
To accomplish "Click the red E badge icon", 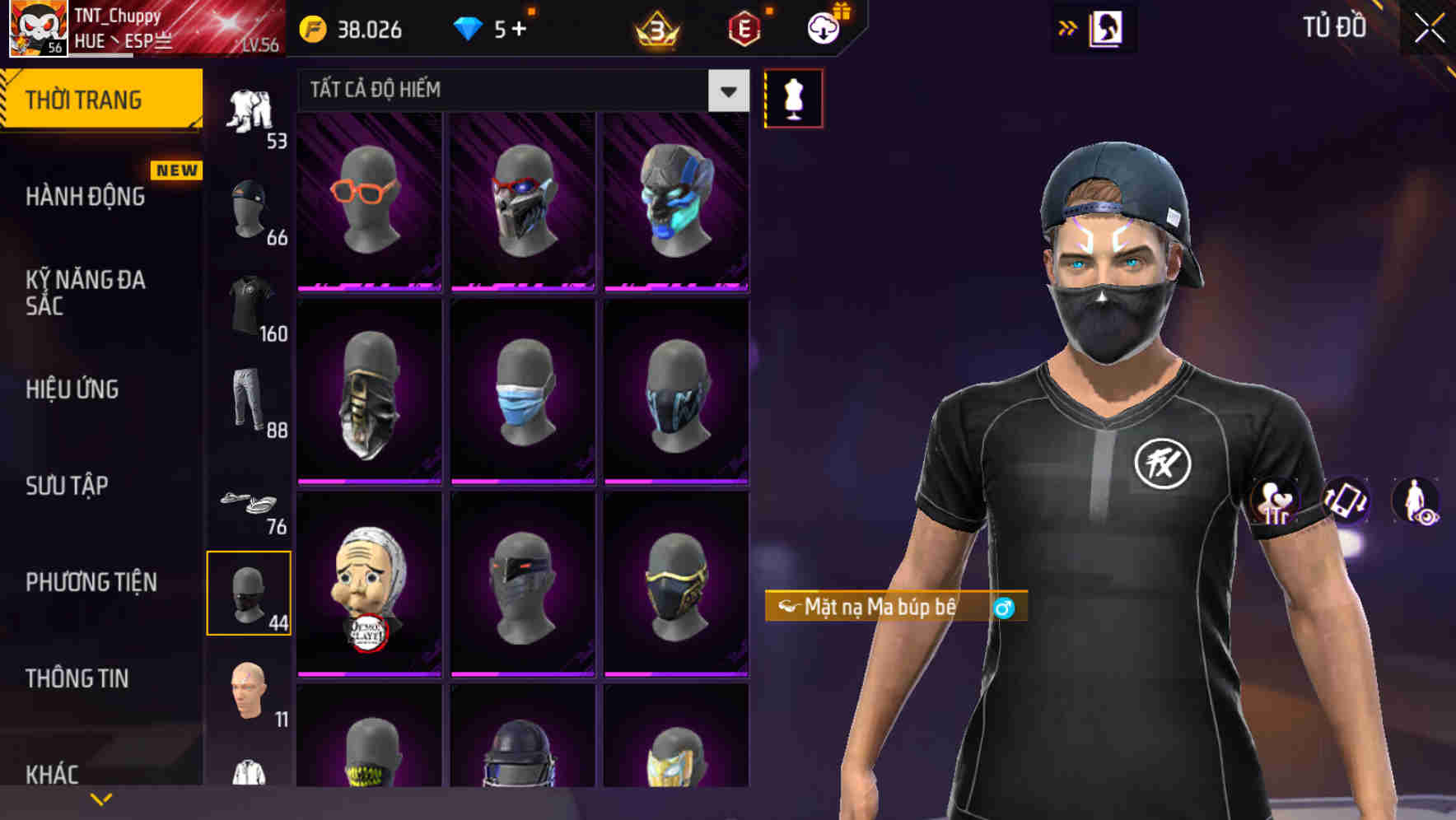I will (x=743, y=28).
